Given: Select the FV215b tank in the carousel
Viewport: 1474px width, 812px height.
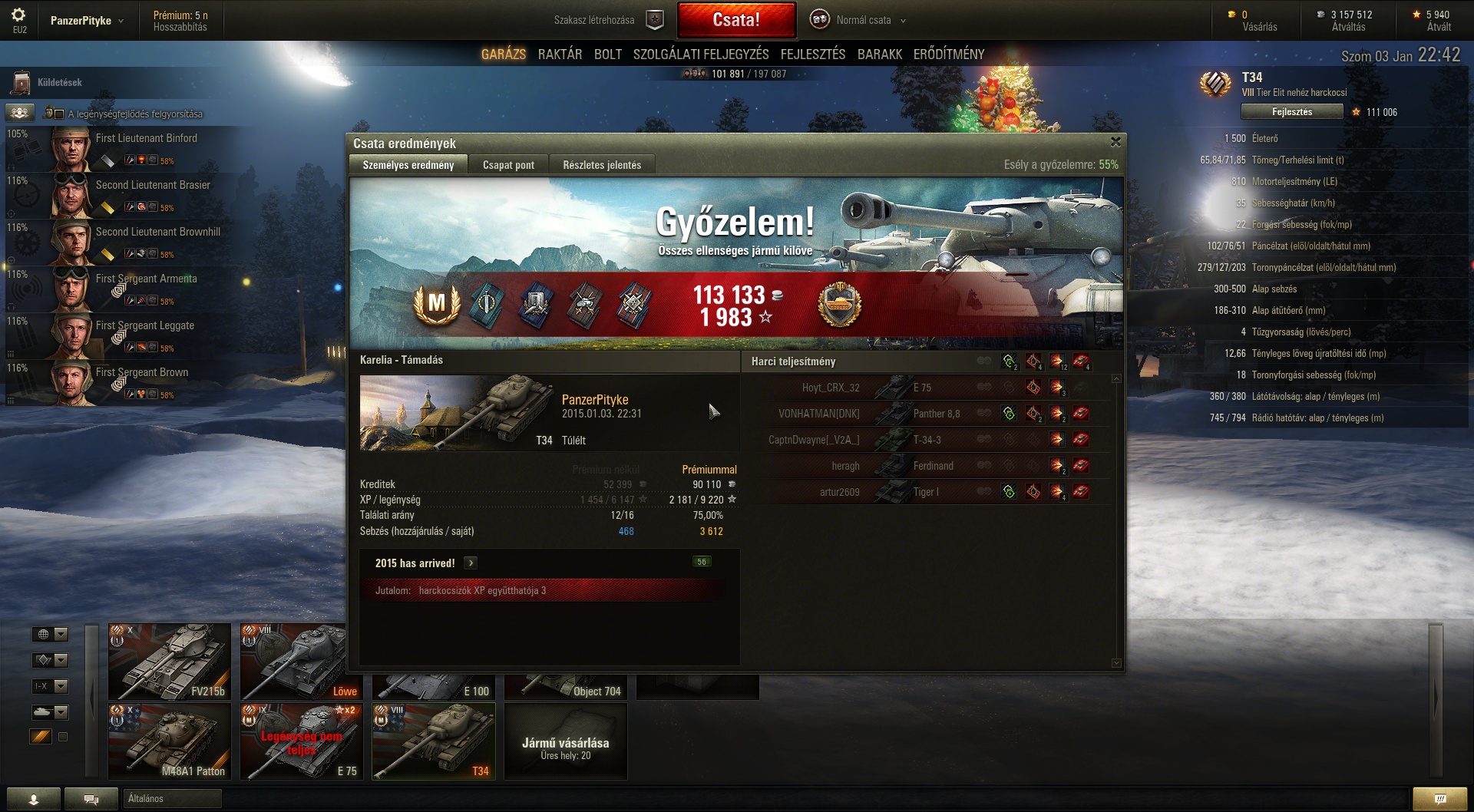Looking at the screenshot, I should coord(170,661).
